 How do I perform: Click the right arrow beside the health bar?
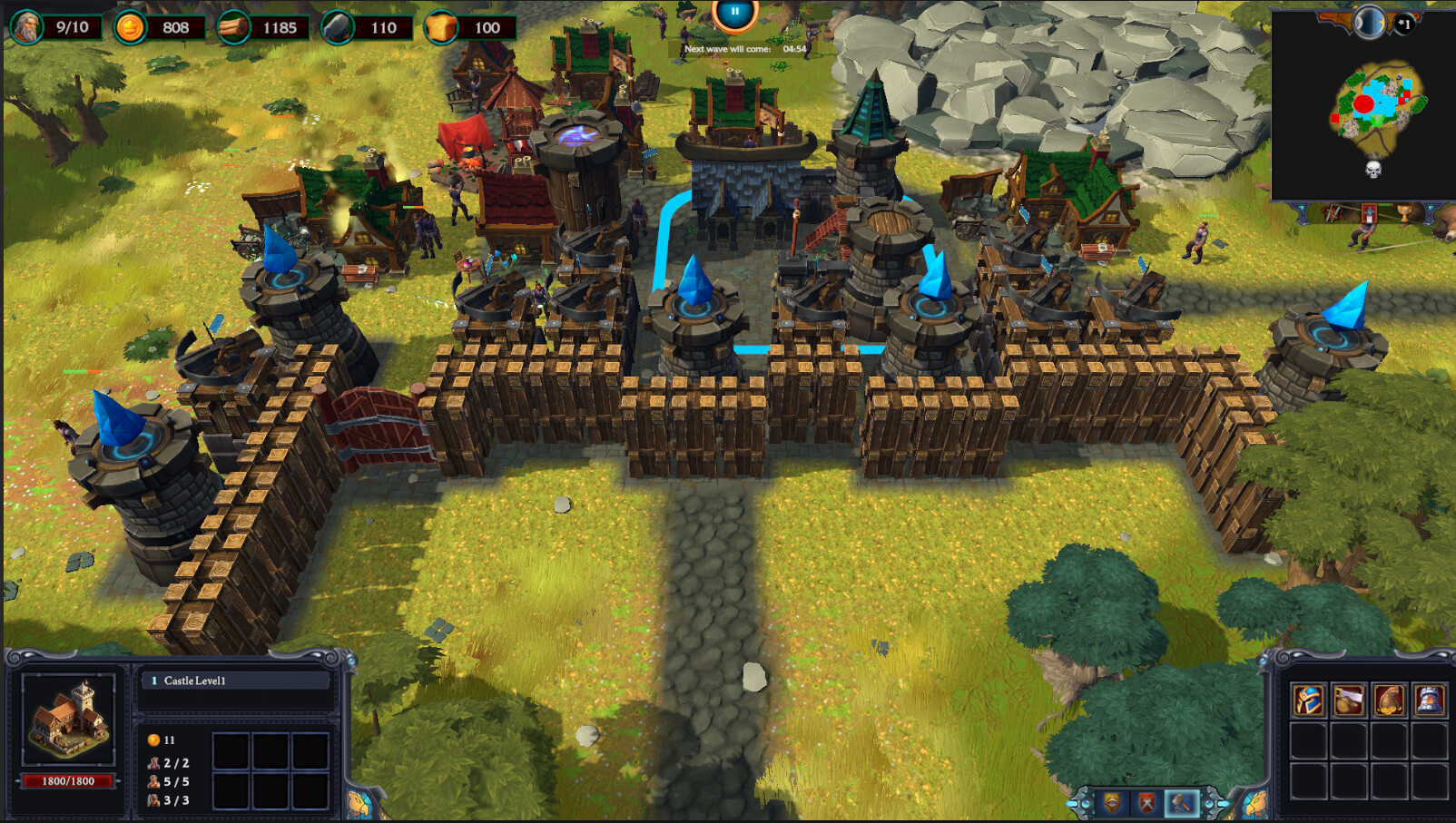(118, 781)
